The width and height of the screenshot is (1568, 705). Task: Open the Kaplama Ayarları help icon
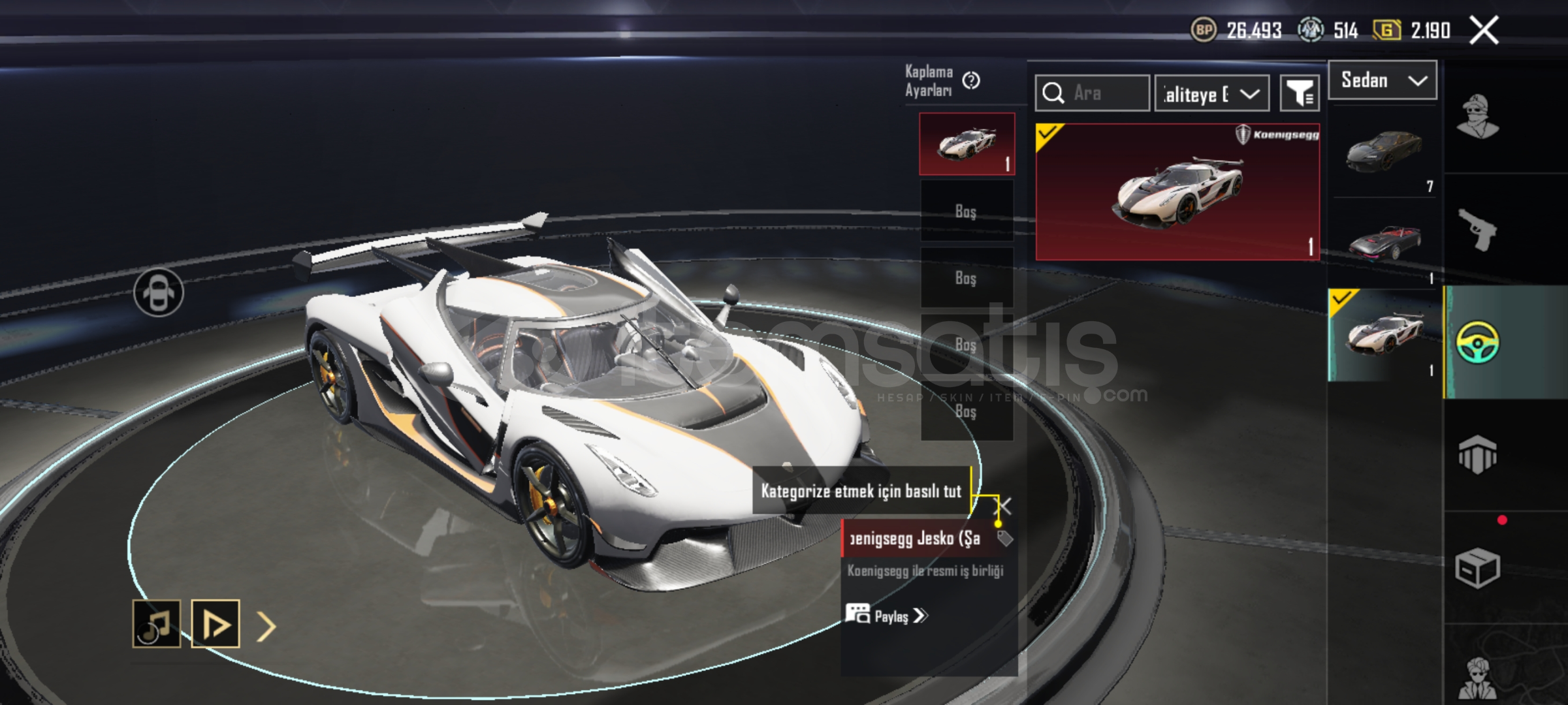coord(971,80)
